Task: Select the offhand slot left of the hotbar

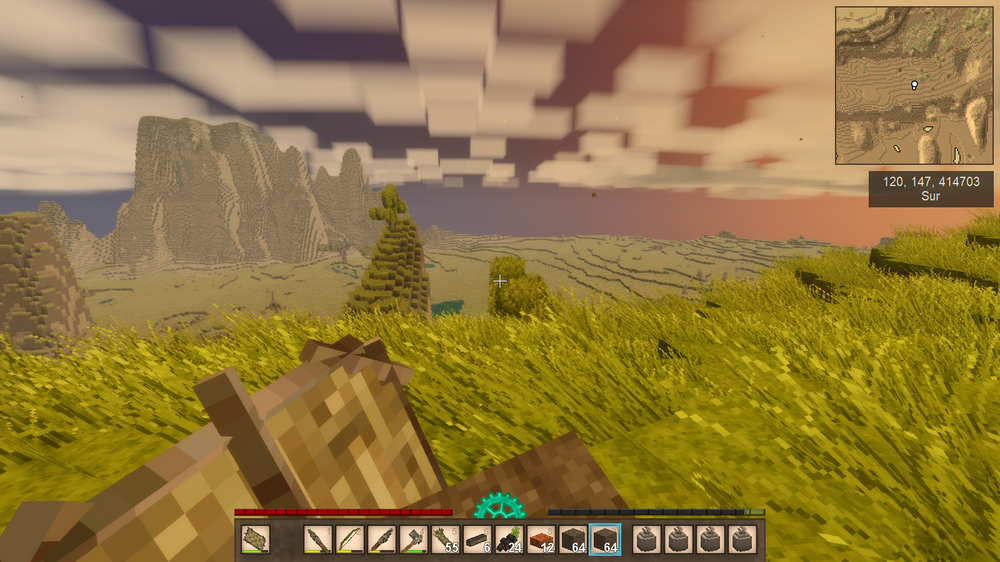Action: point(256,540)
